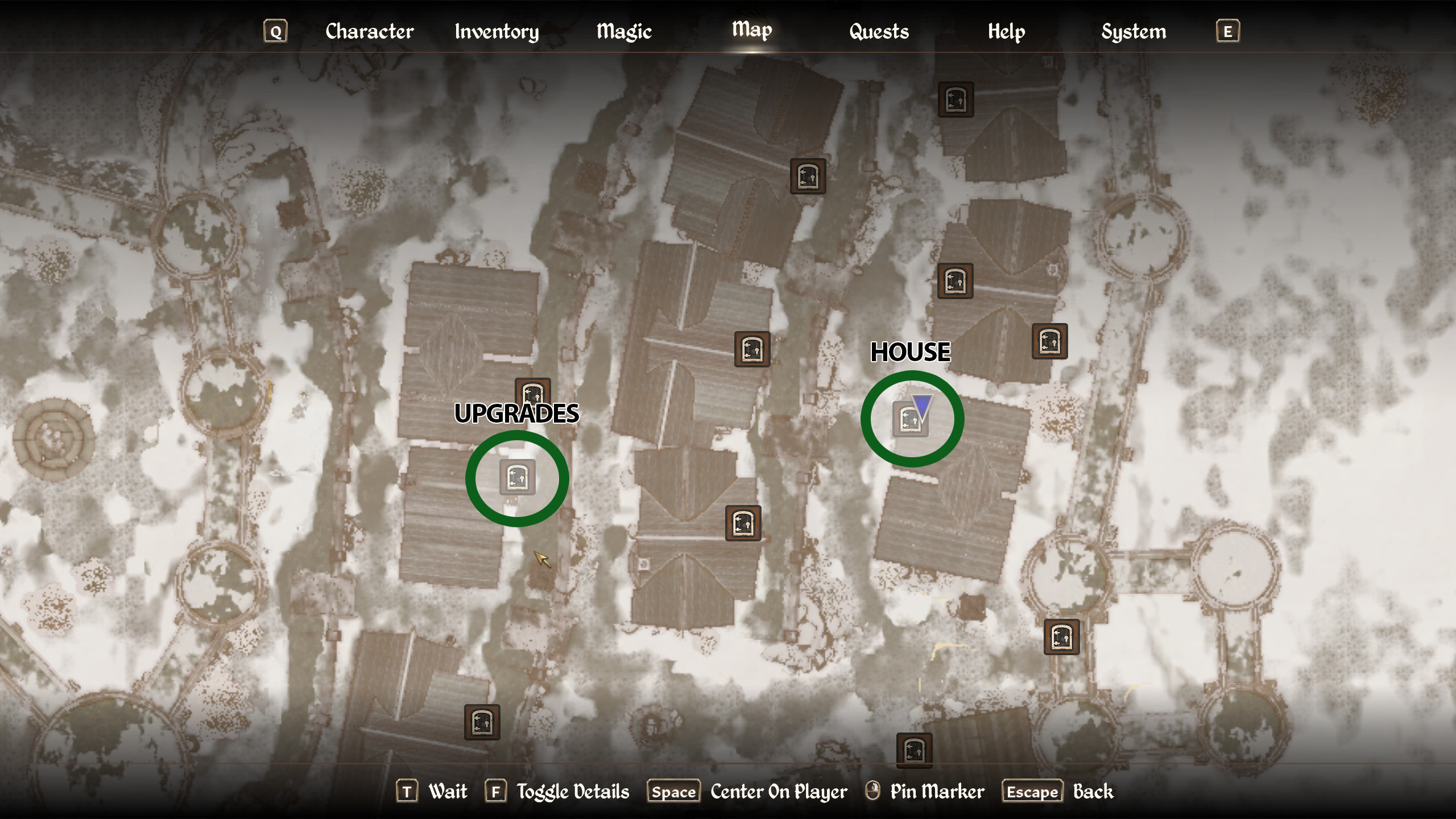Screen dimensions: 1456x819
Task: Open the Quests menu
Action: pos(879,31)
